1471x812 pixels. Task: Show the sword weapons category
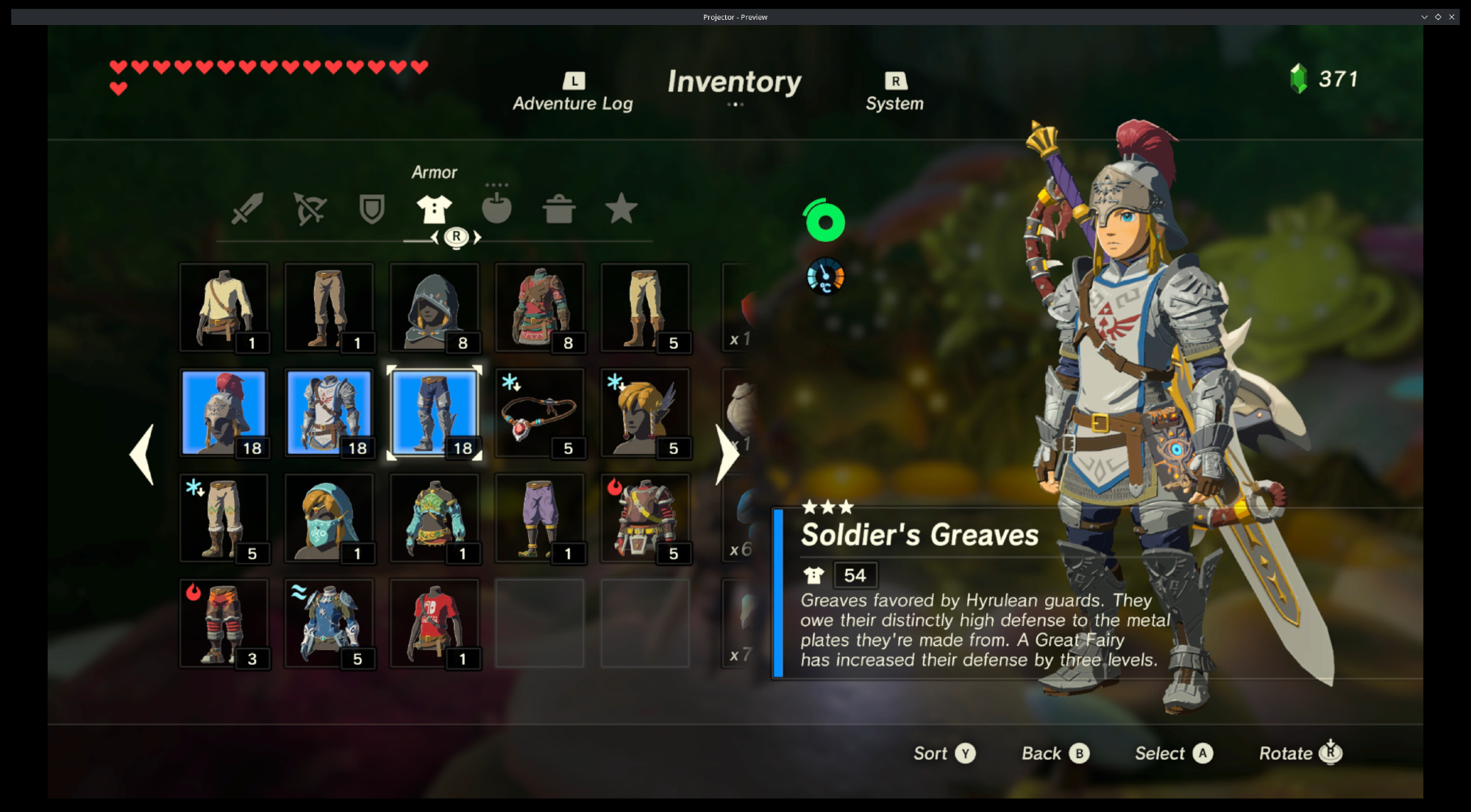[x=247, y=209]
